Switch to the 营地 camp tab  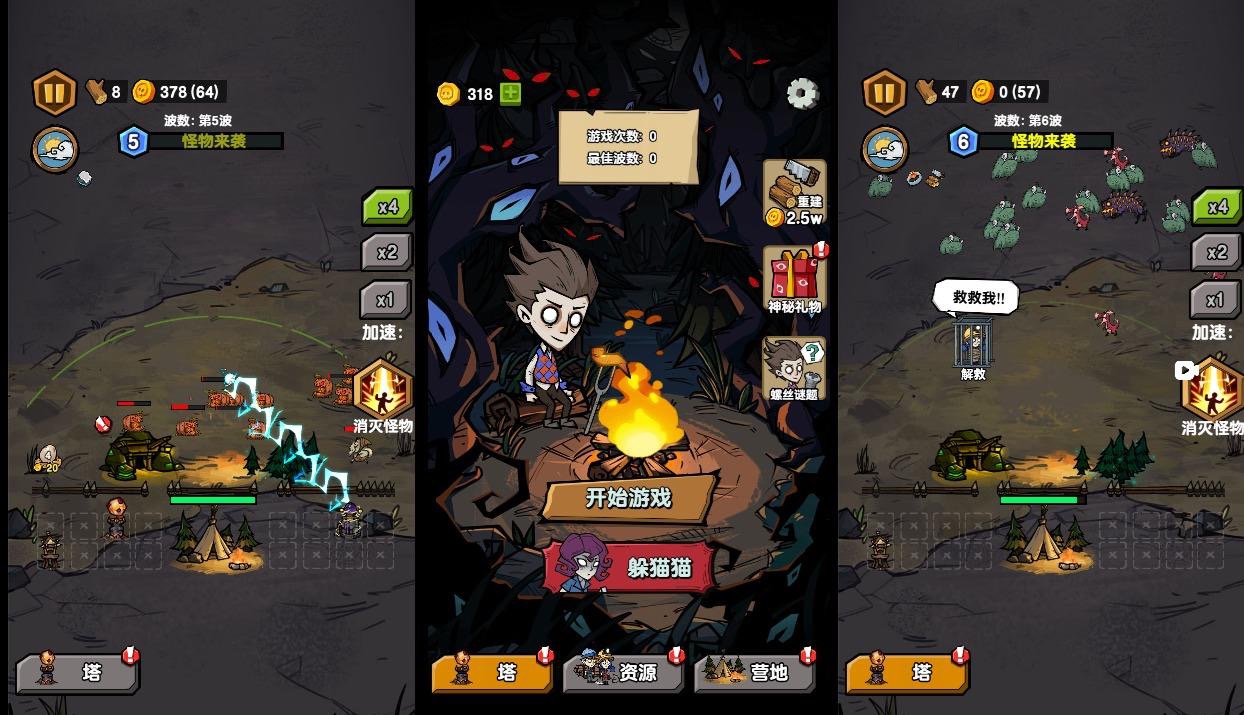754,672
